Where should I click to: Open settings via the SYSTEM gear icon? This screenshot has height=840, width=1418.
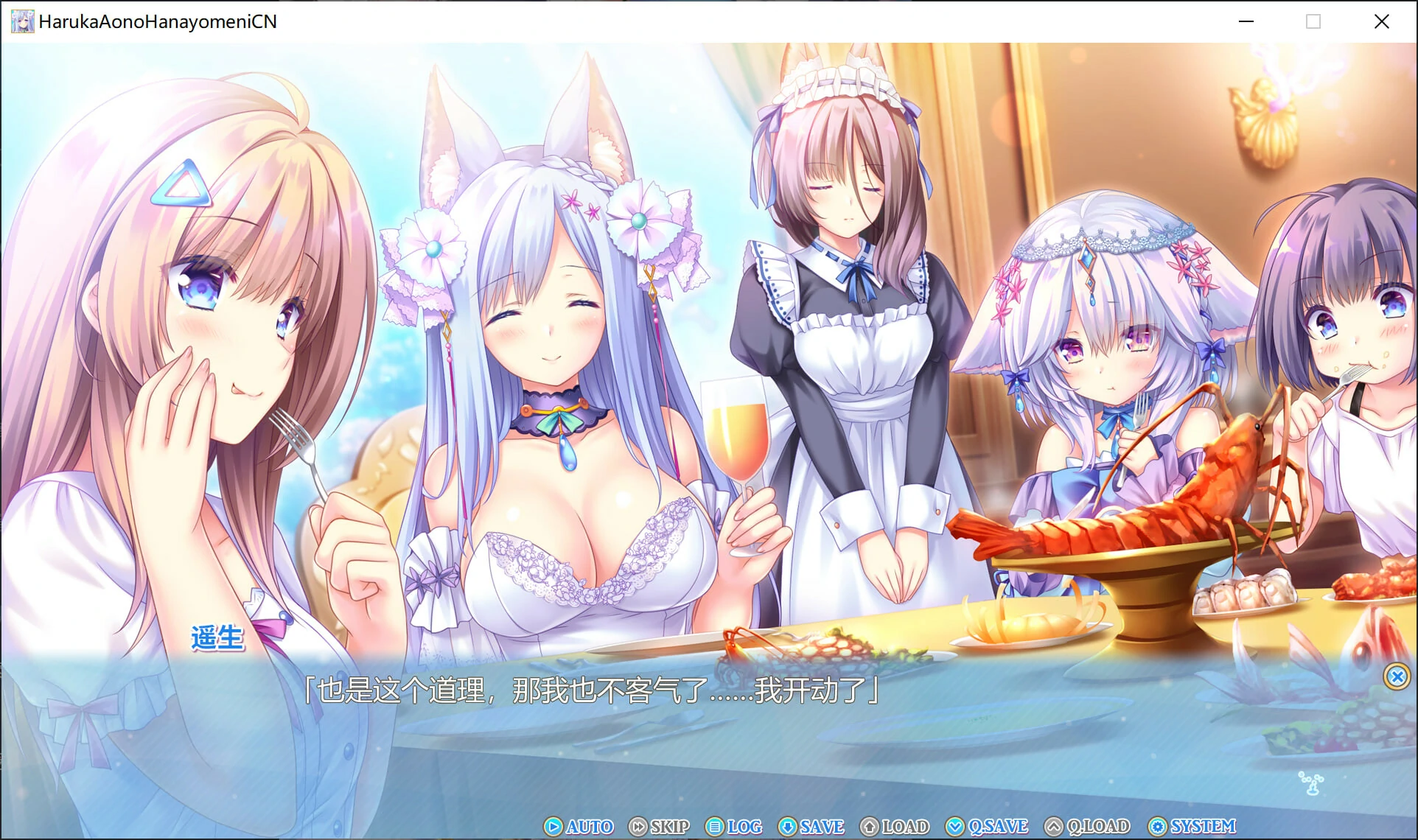coord(1157,827)
